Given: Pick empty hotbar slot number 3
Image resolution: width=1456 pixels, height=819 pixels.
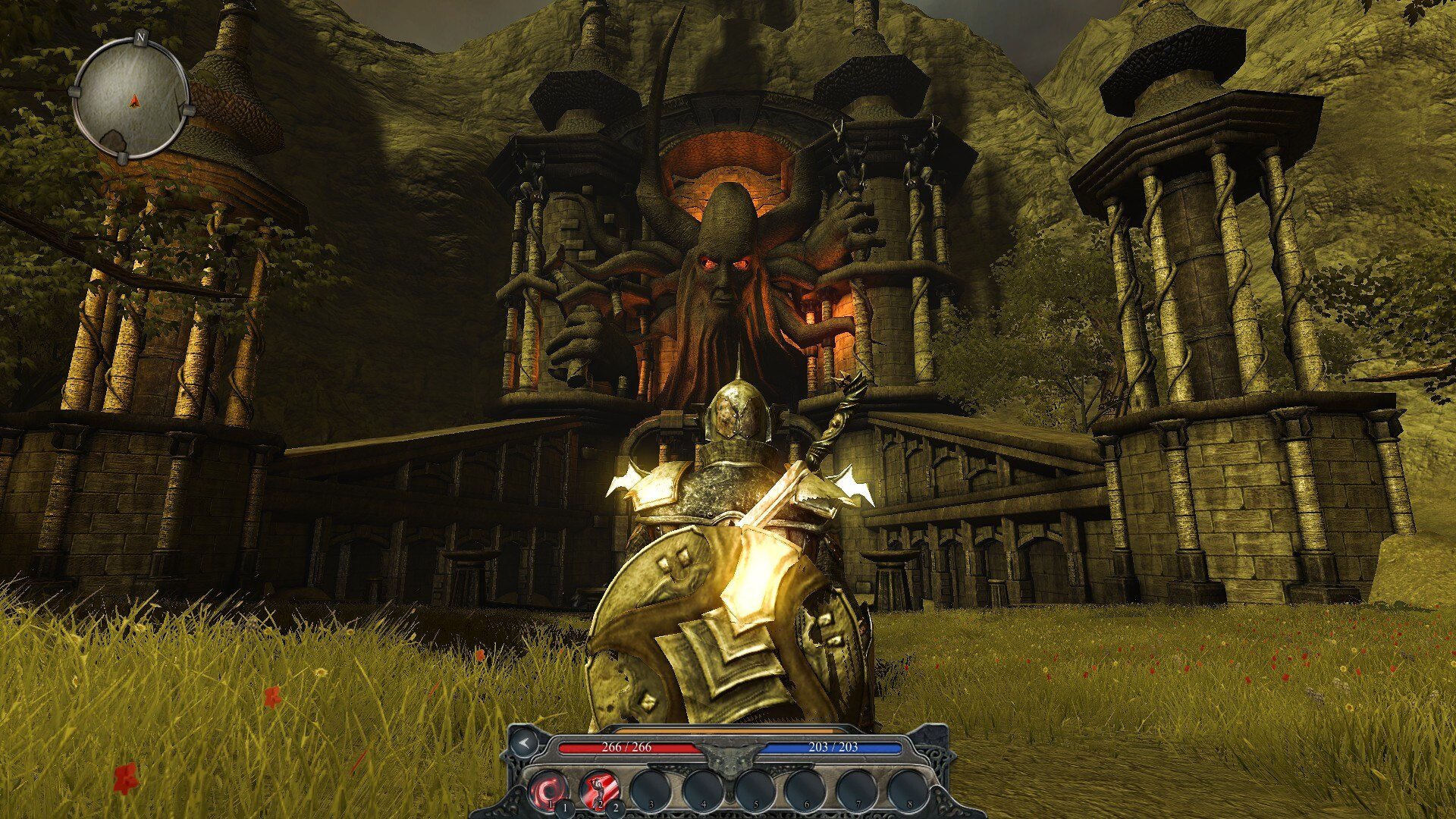Looking at the screenshot, I should [651, 789].
